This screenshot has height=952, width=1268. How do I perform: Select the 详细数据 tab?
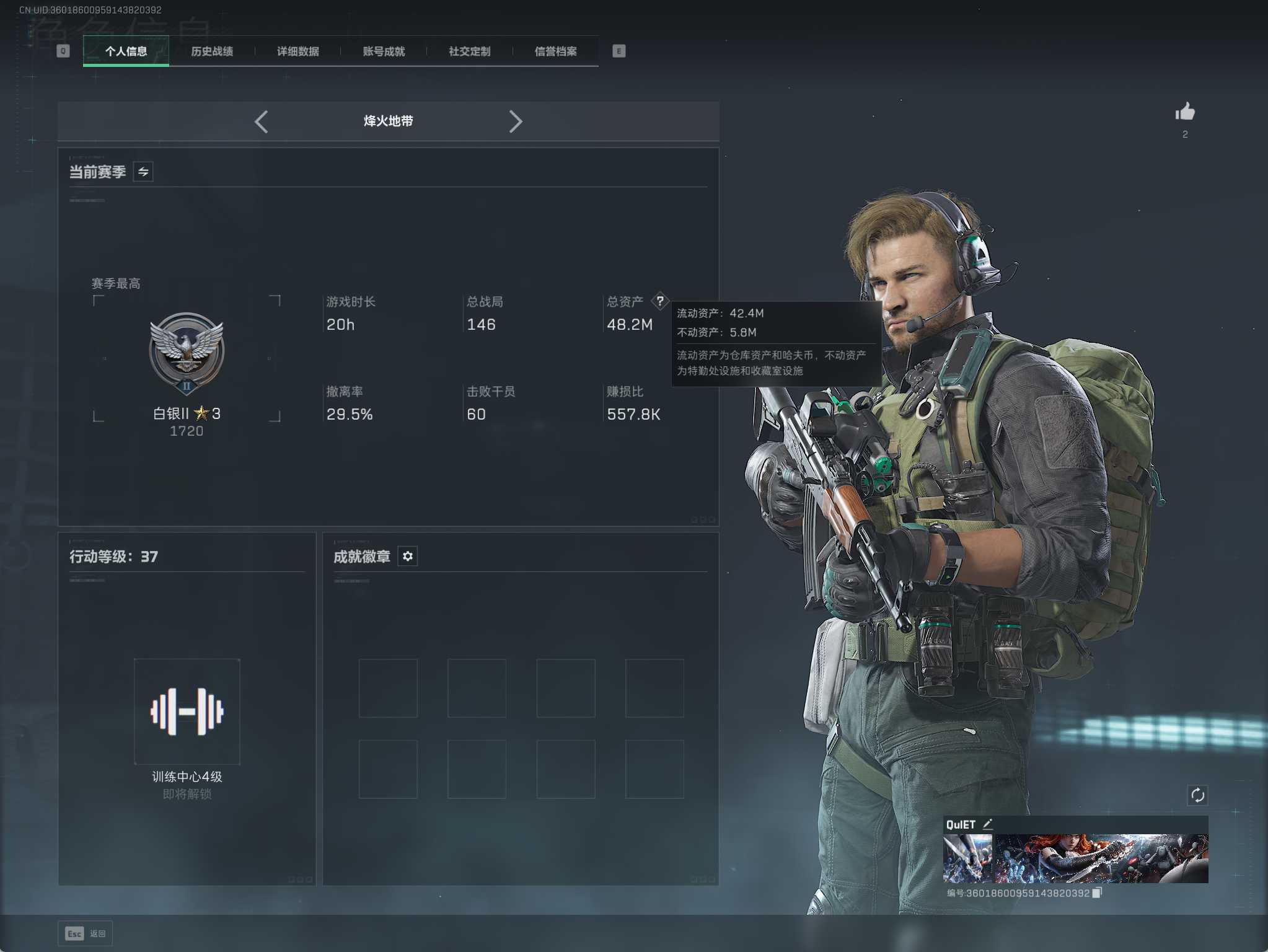(x=298, y=51)
